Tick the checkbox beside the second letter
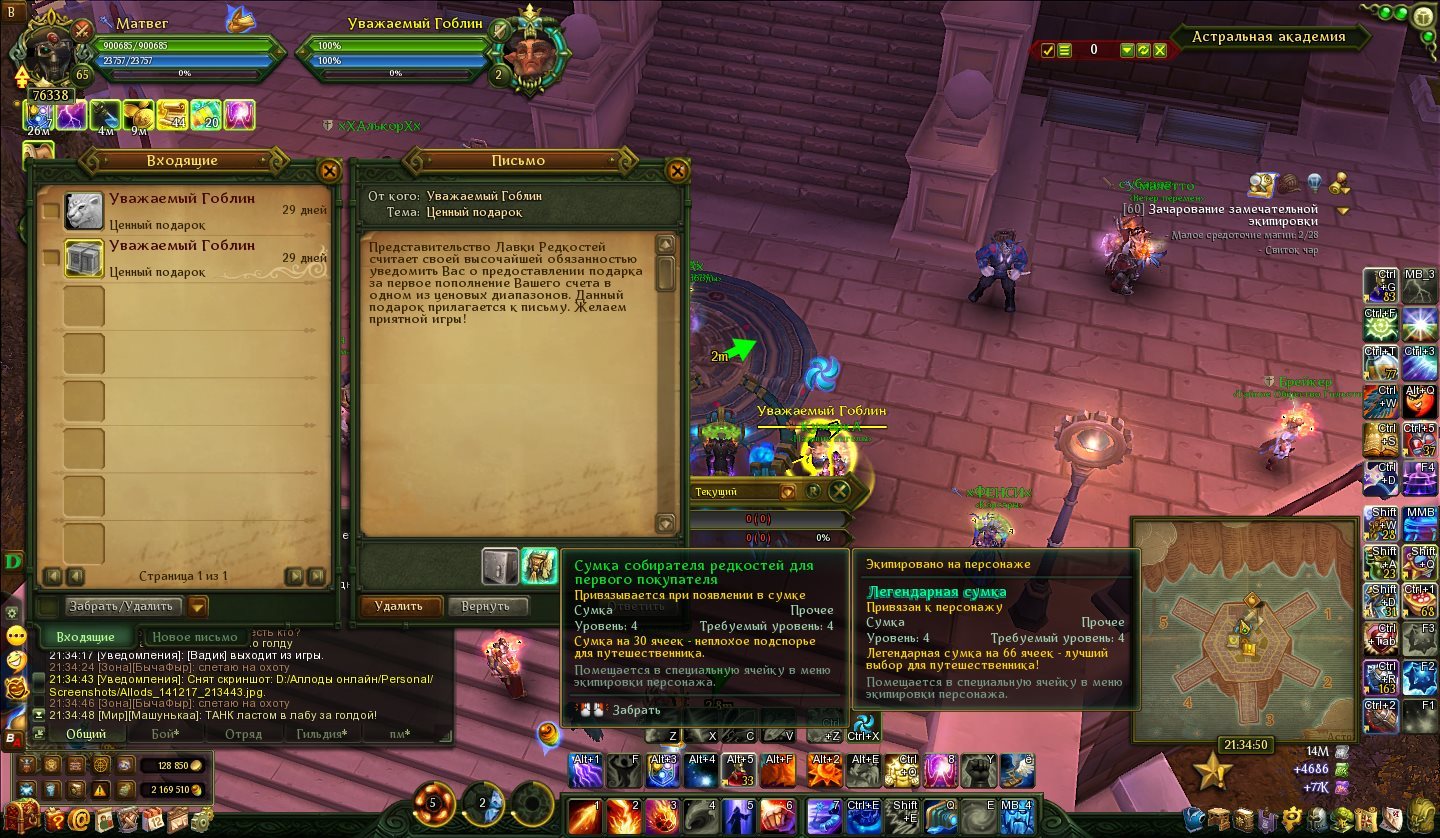The image size is (1440, 838). [50, 258]
